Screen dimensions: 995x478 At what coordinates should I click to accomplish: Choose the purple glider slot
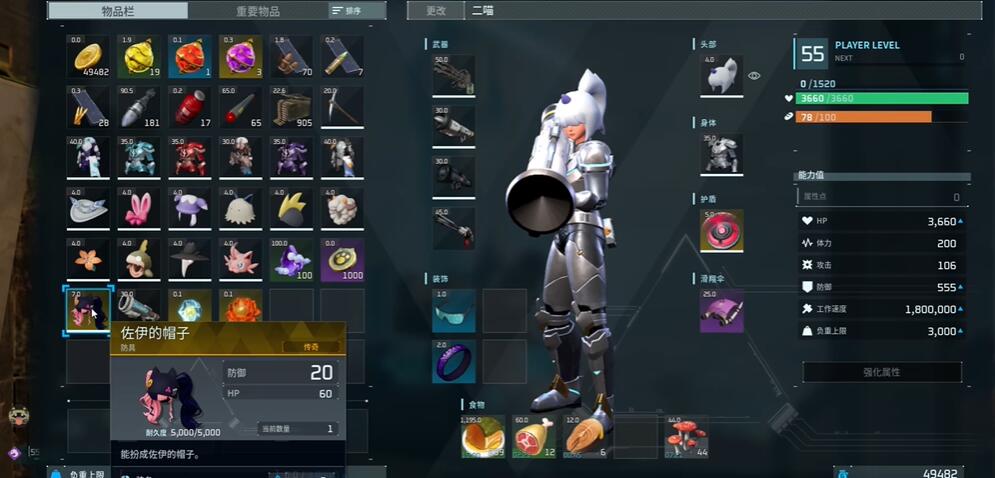721,310
